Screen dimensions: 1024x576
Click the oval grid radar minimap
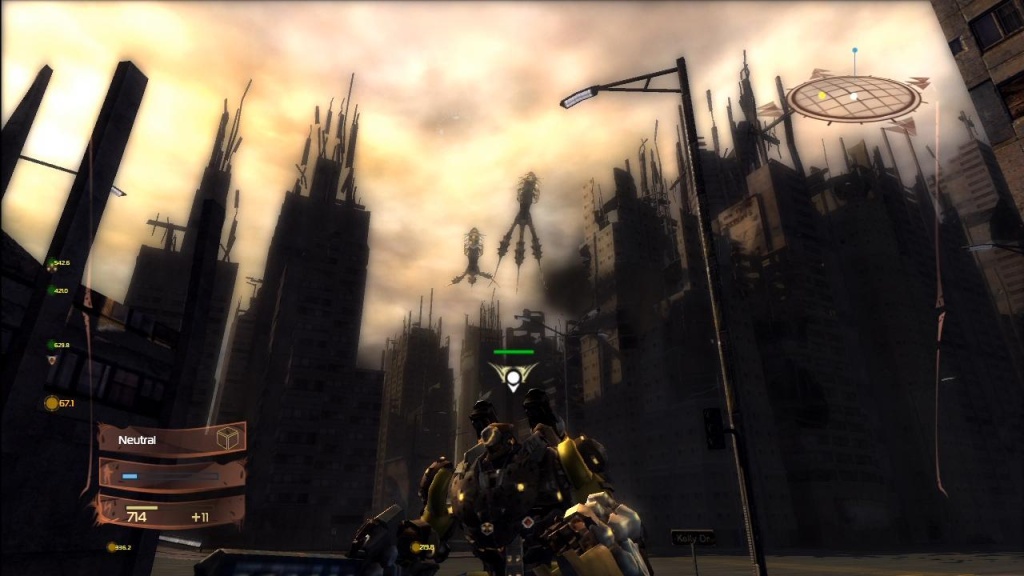tap(853, 99)
